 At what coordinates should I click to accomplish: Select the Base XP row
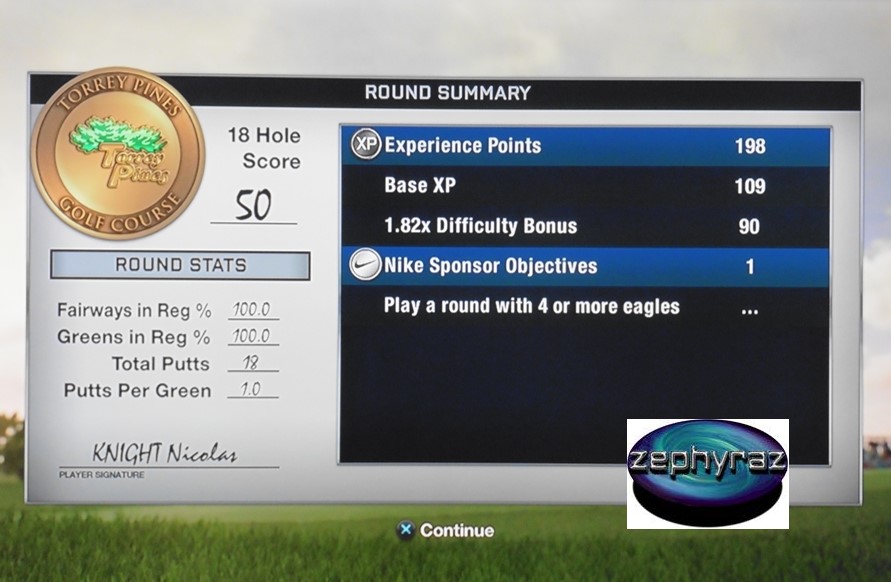(585, 186)
